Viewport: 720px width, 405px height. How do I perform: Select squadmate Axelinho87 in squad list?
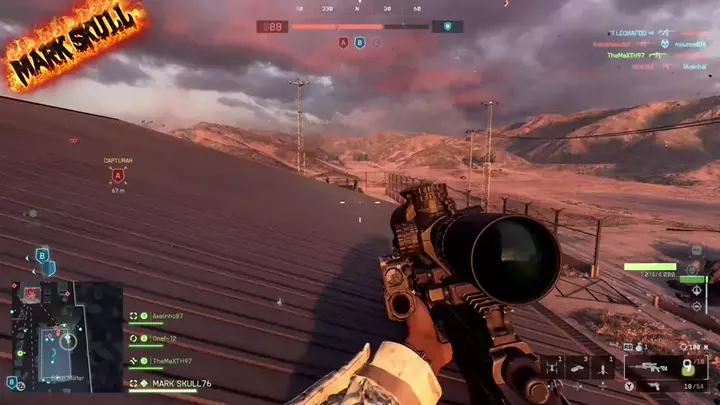(x=166, y=316)
